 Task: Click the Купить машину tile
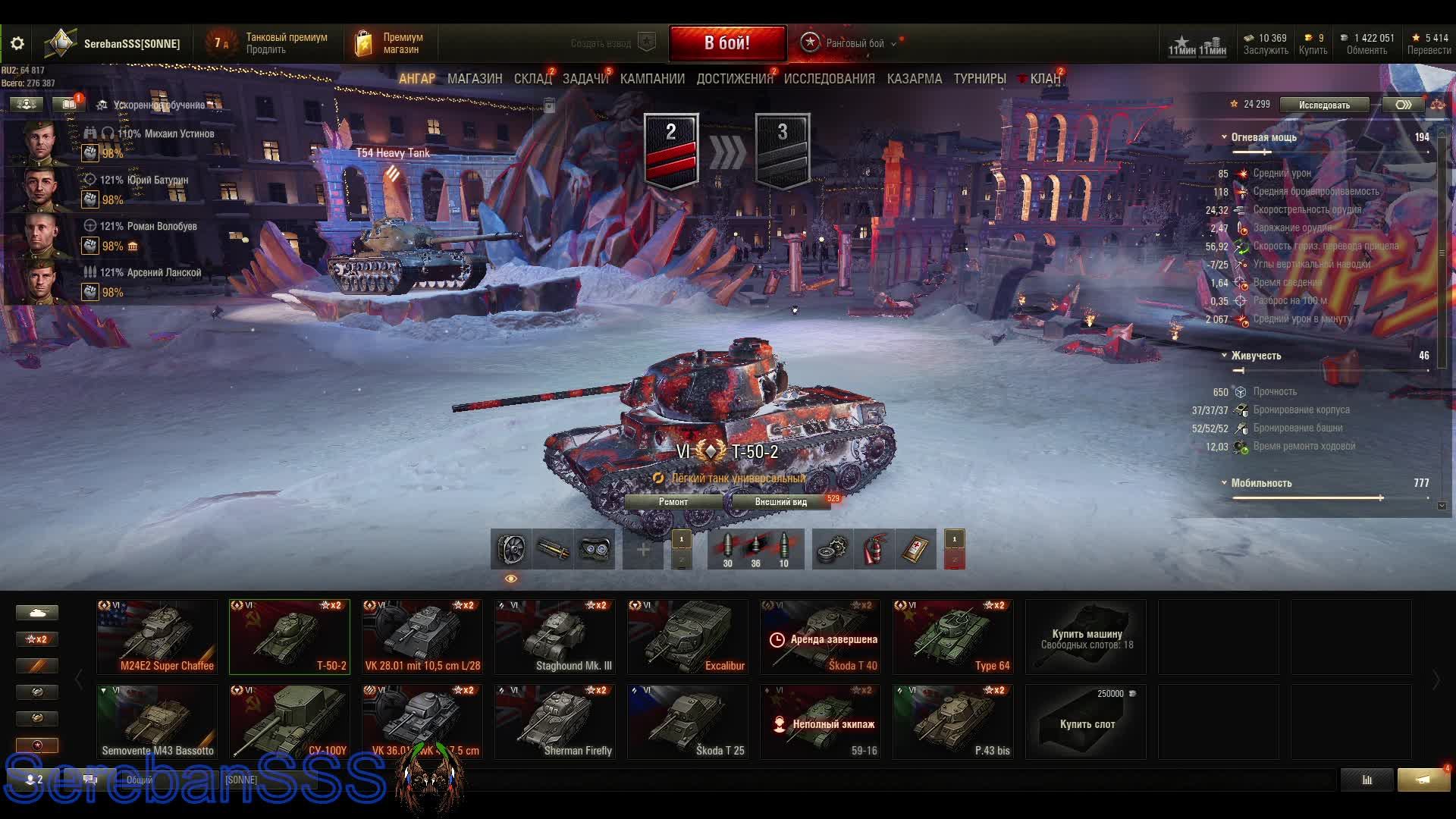[1086, 637]
